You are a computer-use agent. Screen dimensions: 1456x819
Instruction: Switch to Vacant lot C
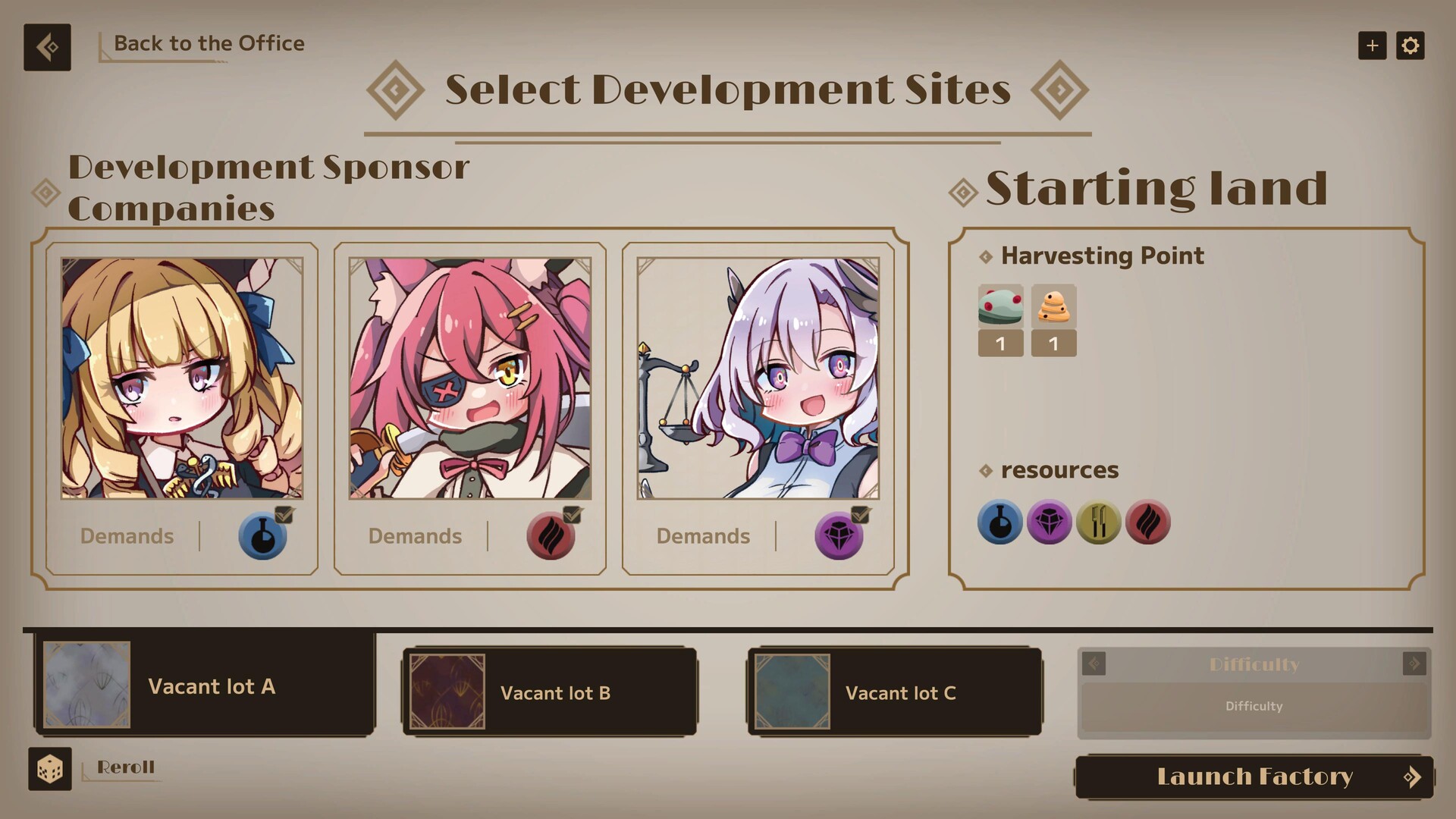pos(895,692)
